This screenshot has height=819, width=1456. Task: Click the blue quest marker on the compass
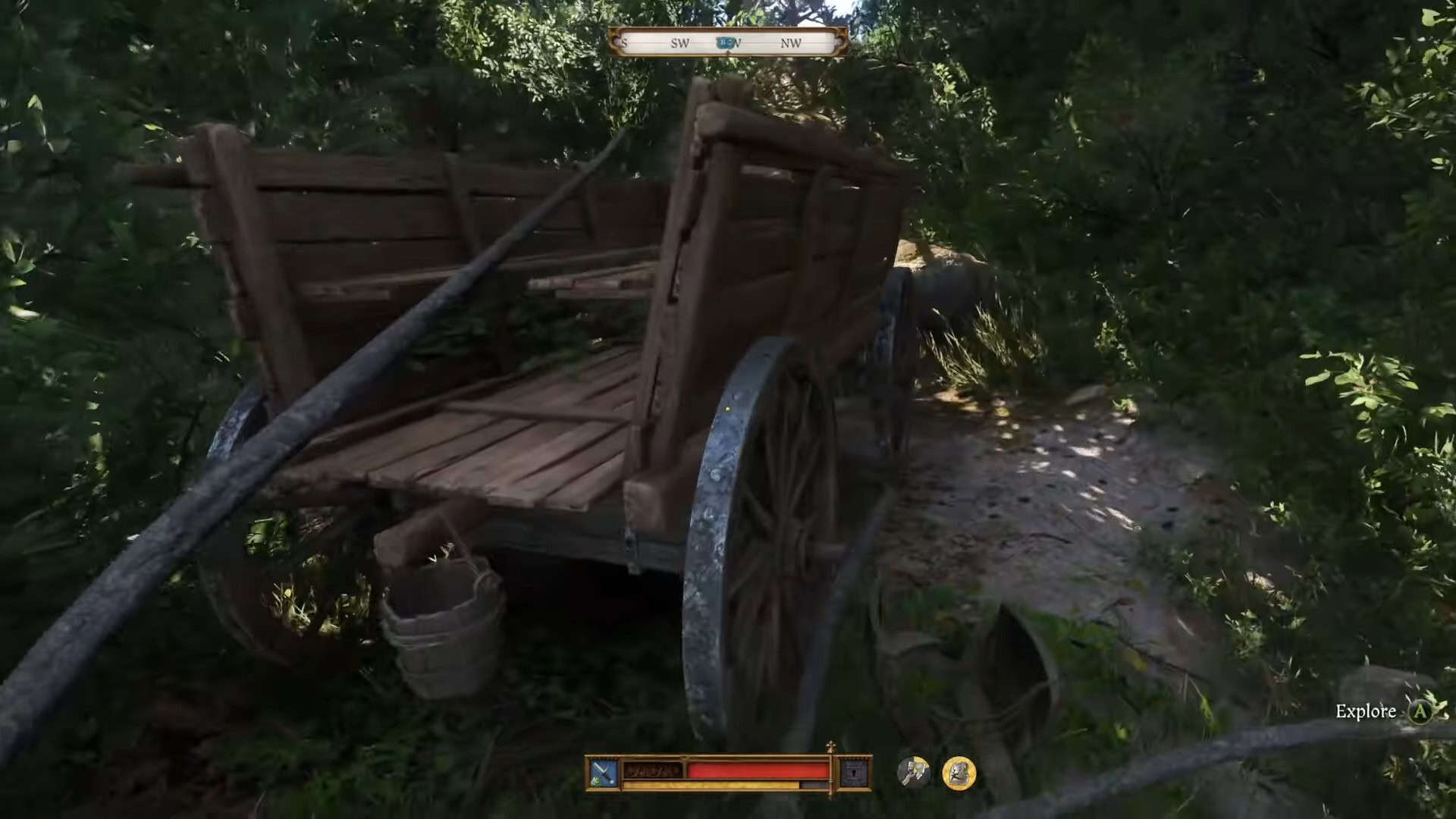(x=726, y=43)
